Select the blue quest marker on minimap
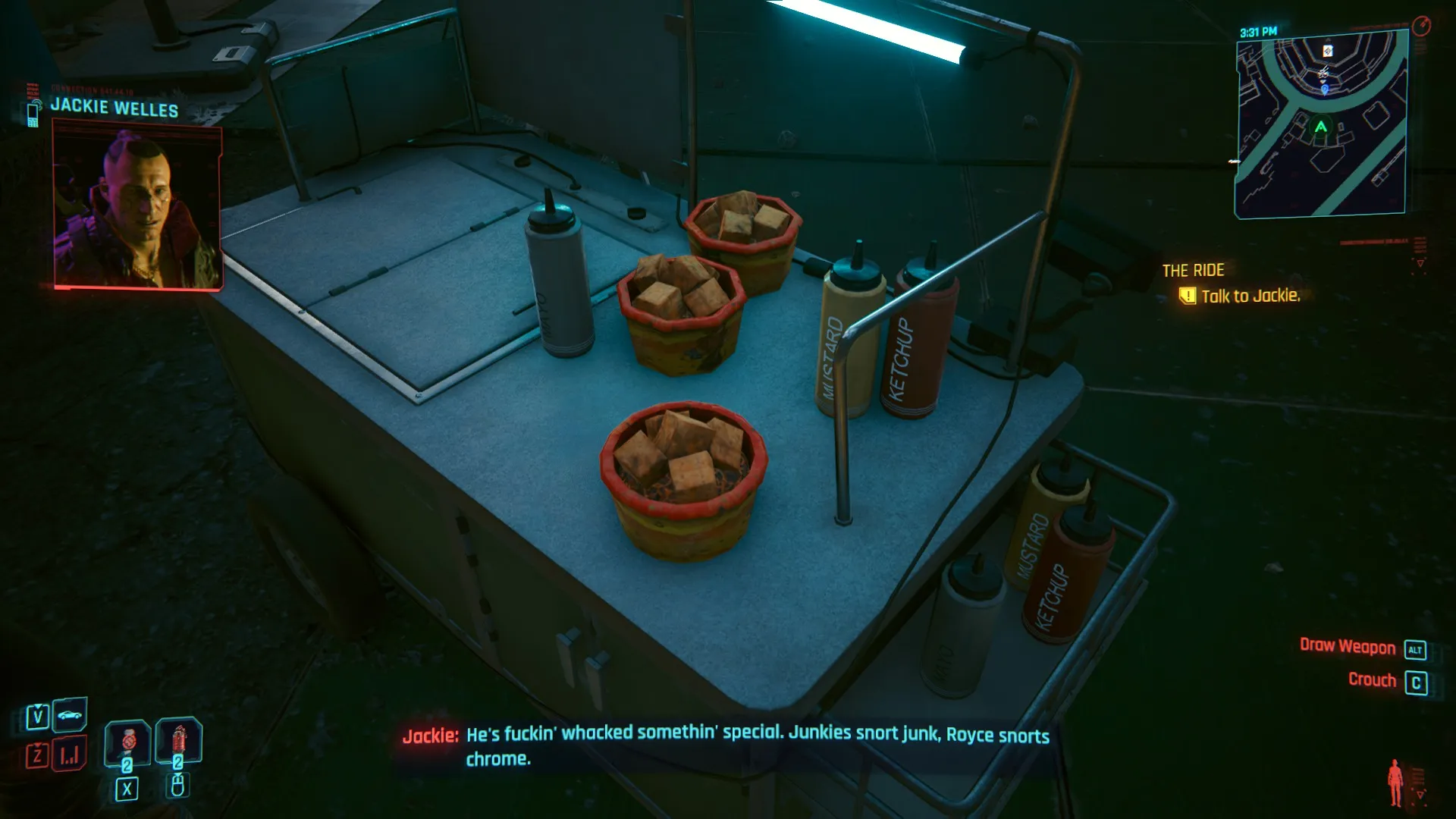 pyautogui.click(x=1325, y=89)
